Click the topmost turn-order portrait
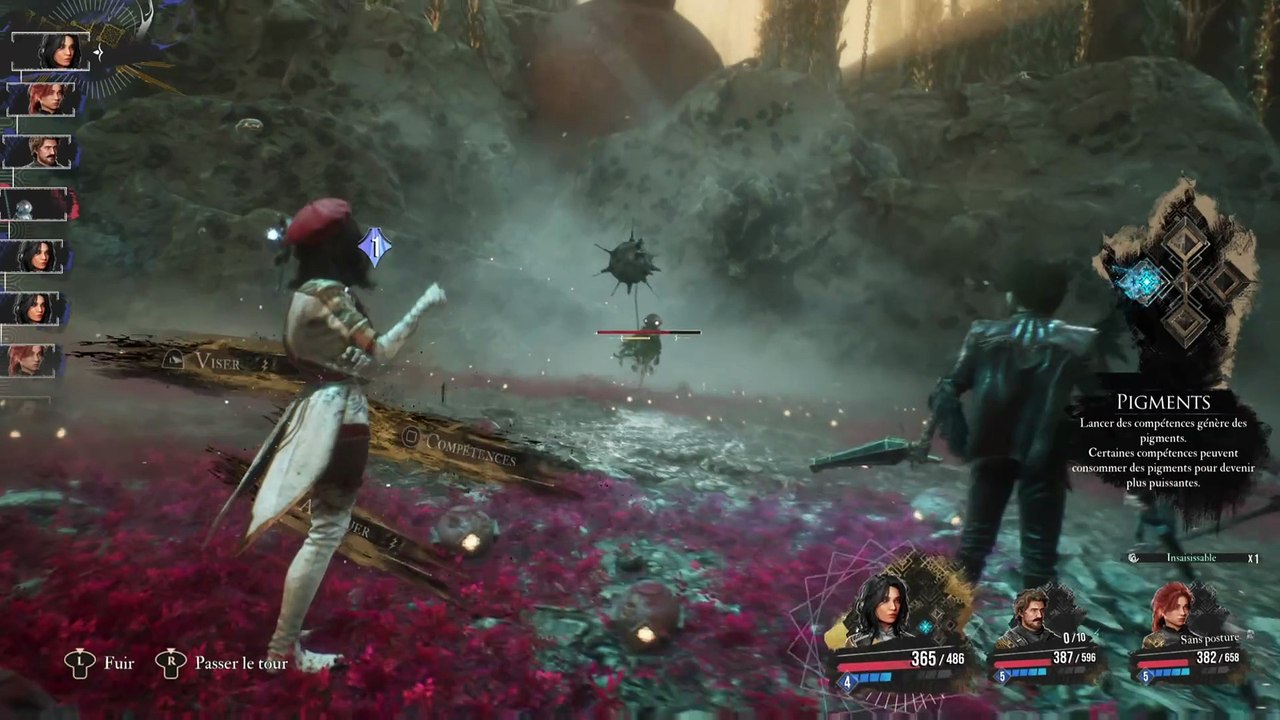Viewport: 1280px width, 720px height. click(x=52, y=51)
